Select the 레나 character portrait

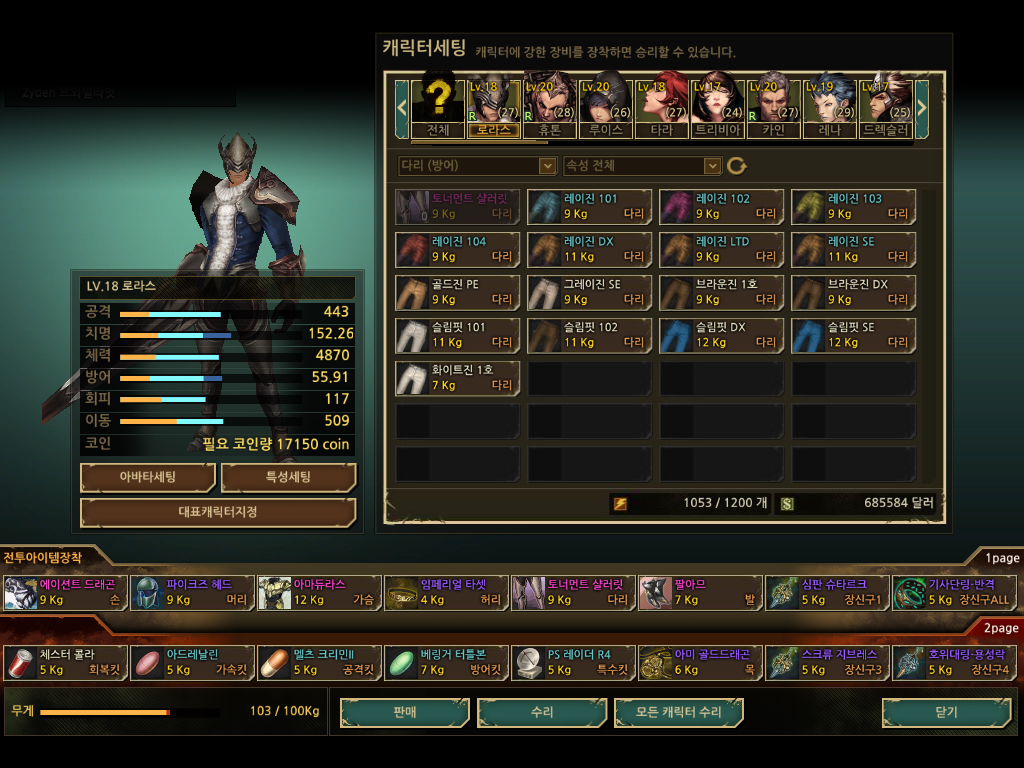pos(829,106)
